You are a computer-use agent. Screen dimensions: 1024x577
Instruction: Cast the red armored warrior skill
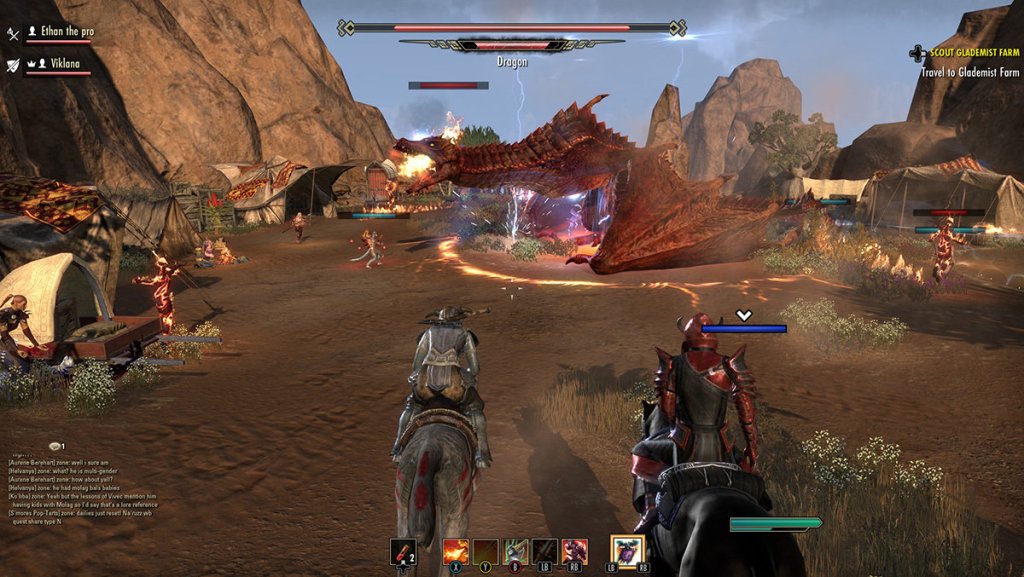point(574,551)
